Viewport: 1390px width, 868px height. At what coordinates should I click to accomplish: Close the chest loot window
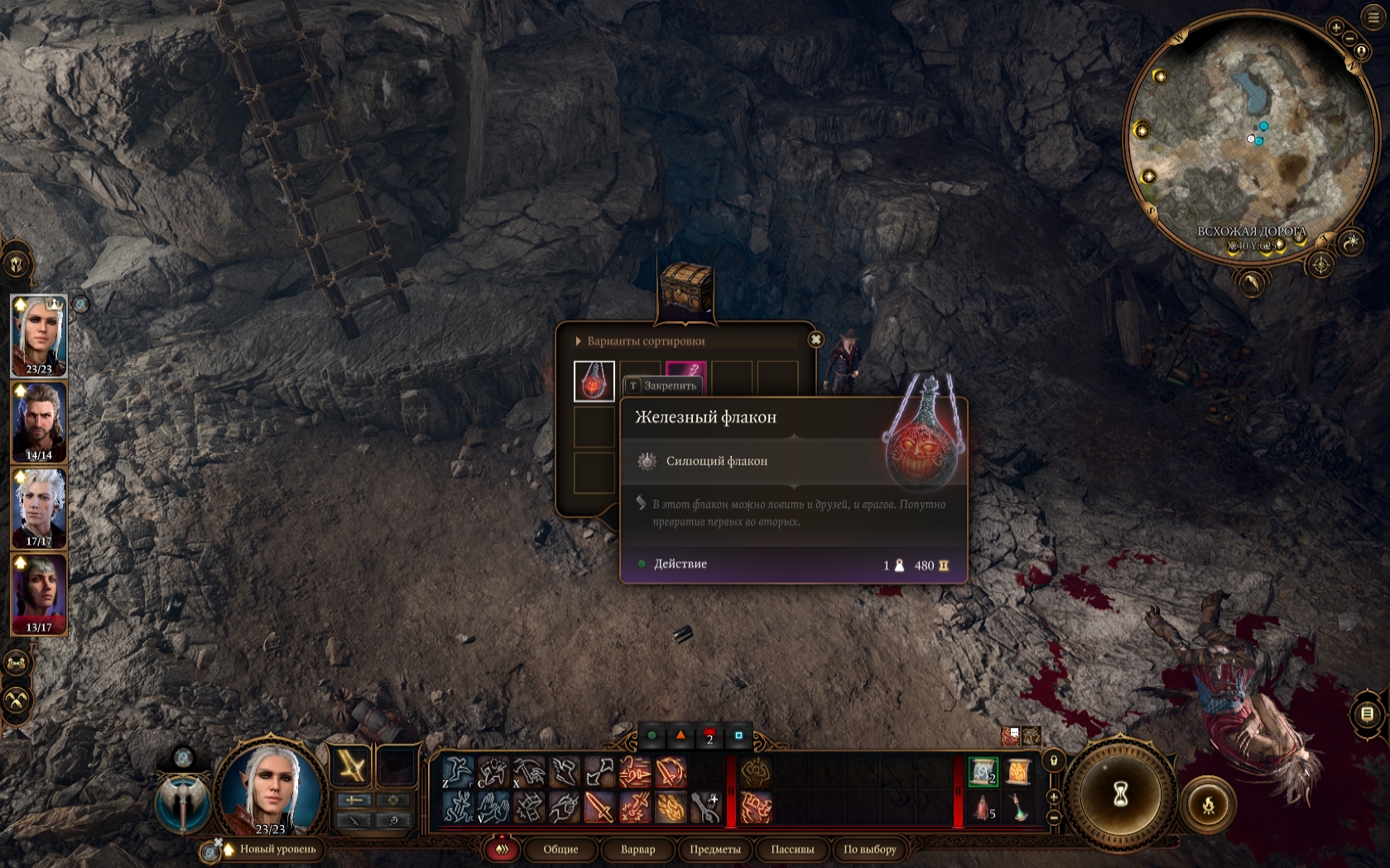click(815, 339)
